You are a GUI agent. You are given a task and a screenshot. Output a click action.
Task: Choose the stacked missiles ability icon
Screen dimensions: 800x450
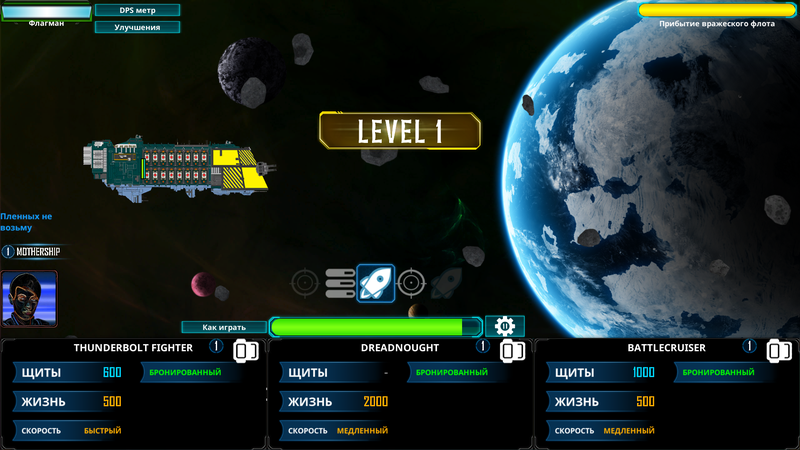340,283
